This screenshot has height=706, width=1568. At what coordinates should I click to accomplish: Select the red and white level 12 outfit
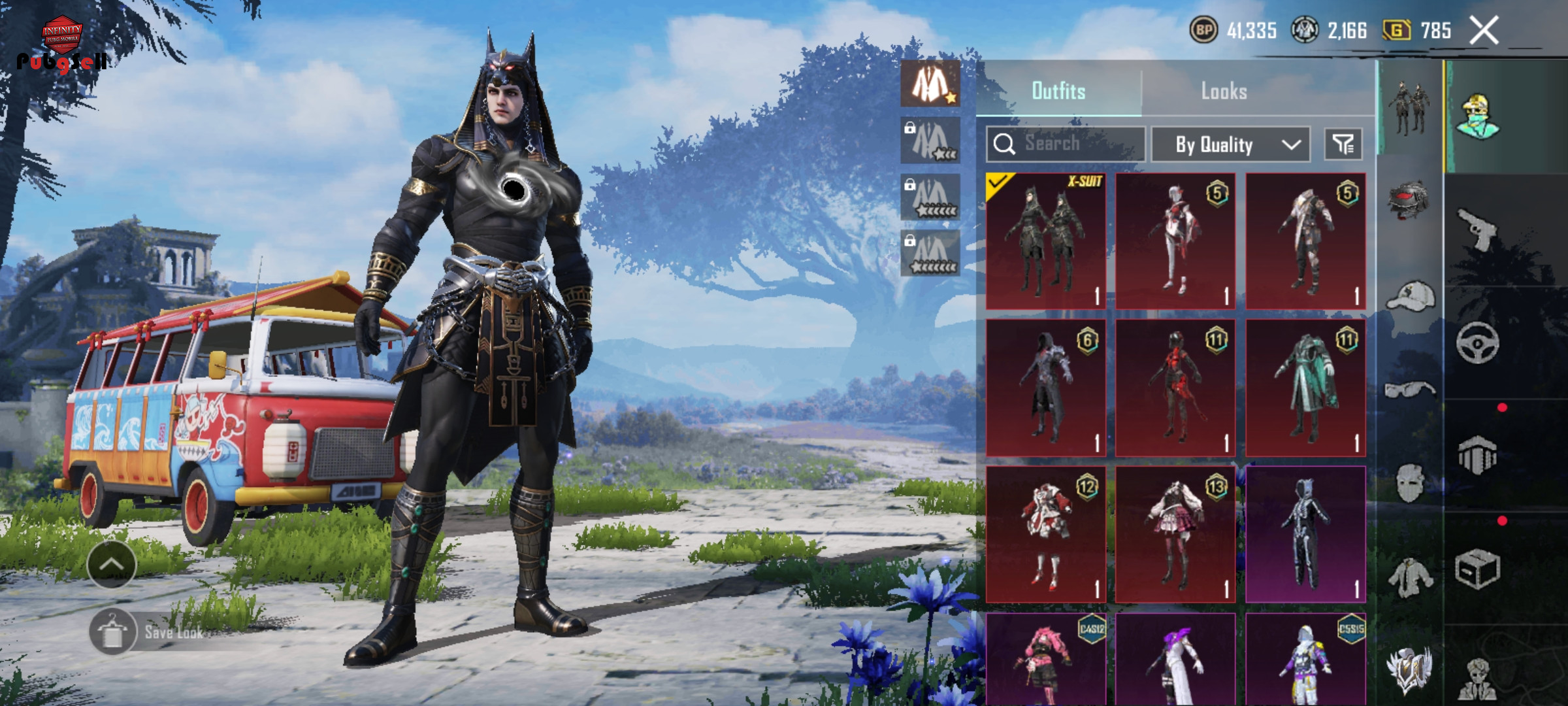pyautogui.click(x=1045, y=534)
